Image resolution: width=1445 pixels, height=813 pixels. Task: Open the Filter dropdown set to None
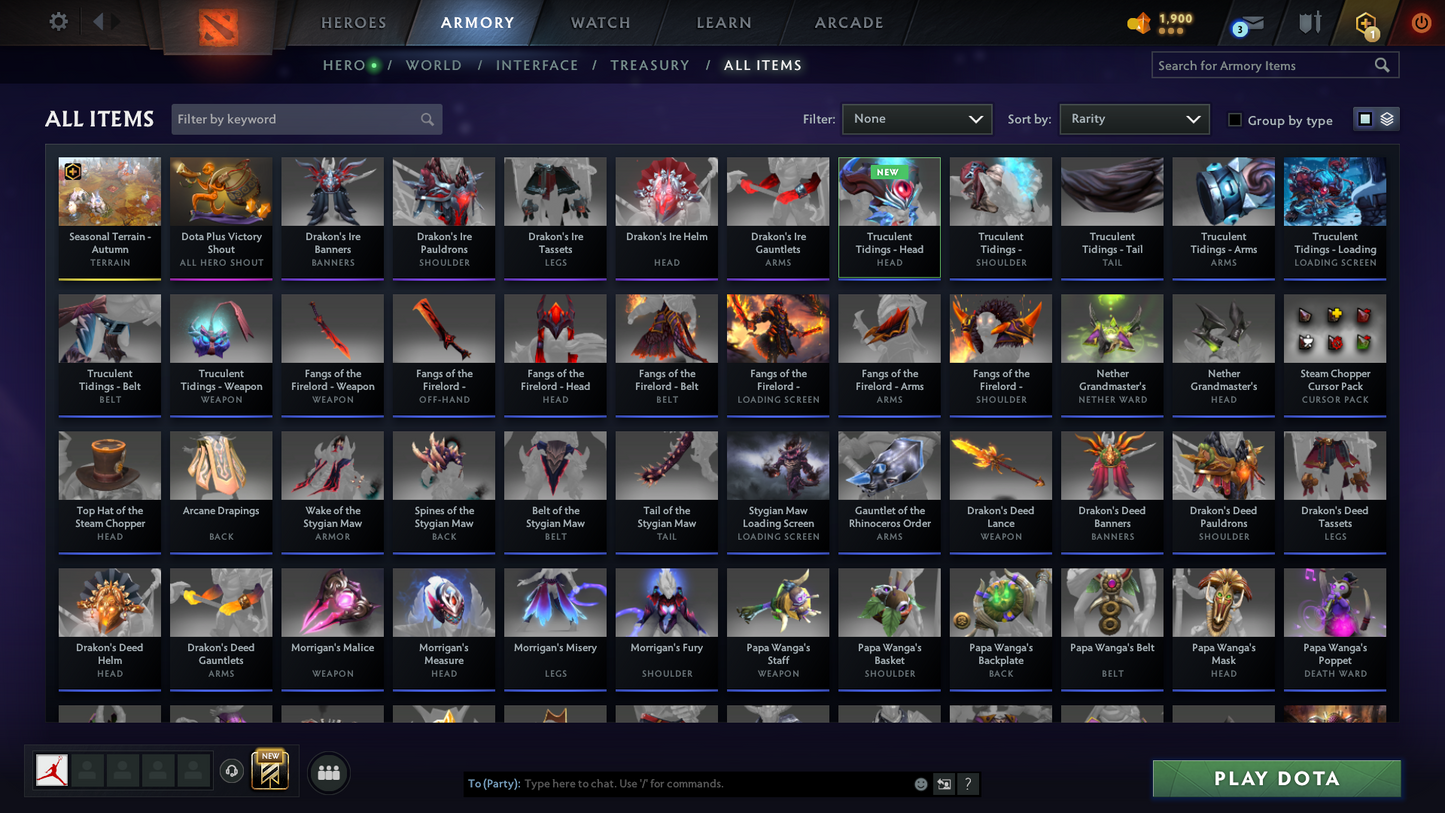[915, 118]
